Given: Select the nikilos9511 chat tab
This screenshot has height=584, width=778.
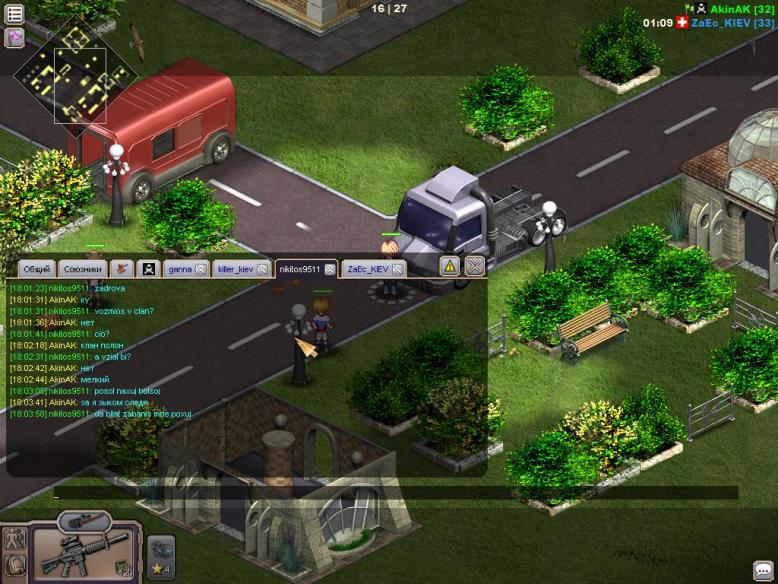Looking at the screenshot, I should pyautogui.click(x=299, y=269).
